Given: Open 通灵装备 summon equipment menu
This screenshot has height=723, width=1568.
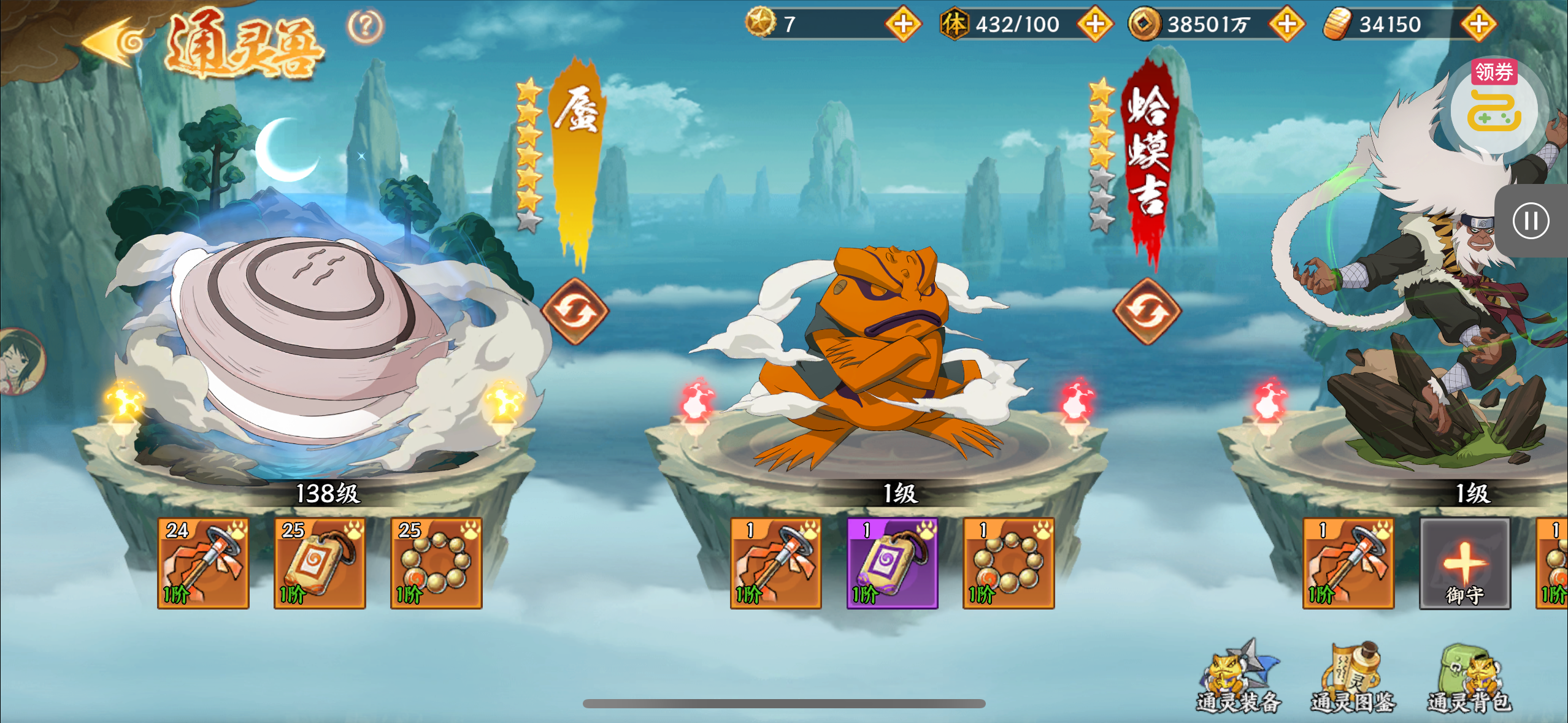Looking at the screenshot, I should pos(1239,678).
